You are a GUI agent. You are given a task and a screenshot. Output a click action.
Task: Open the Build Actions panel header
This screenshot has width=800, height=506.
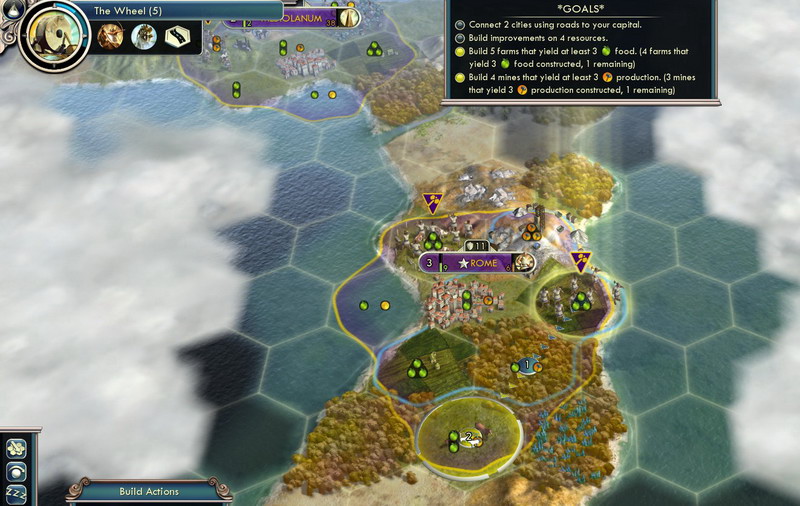[x=149, y=491]
